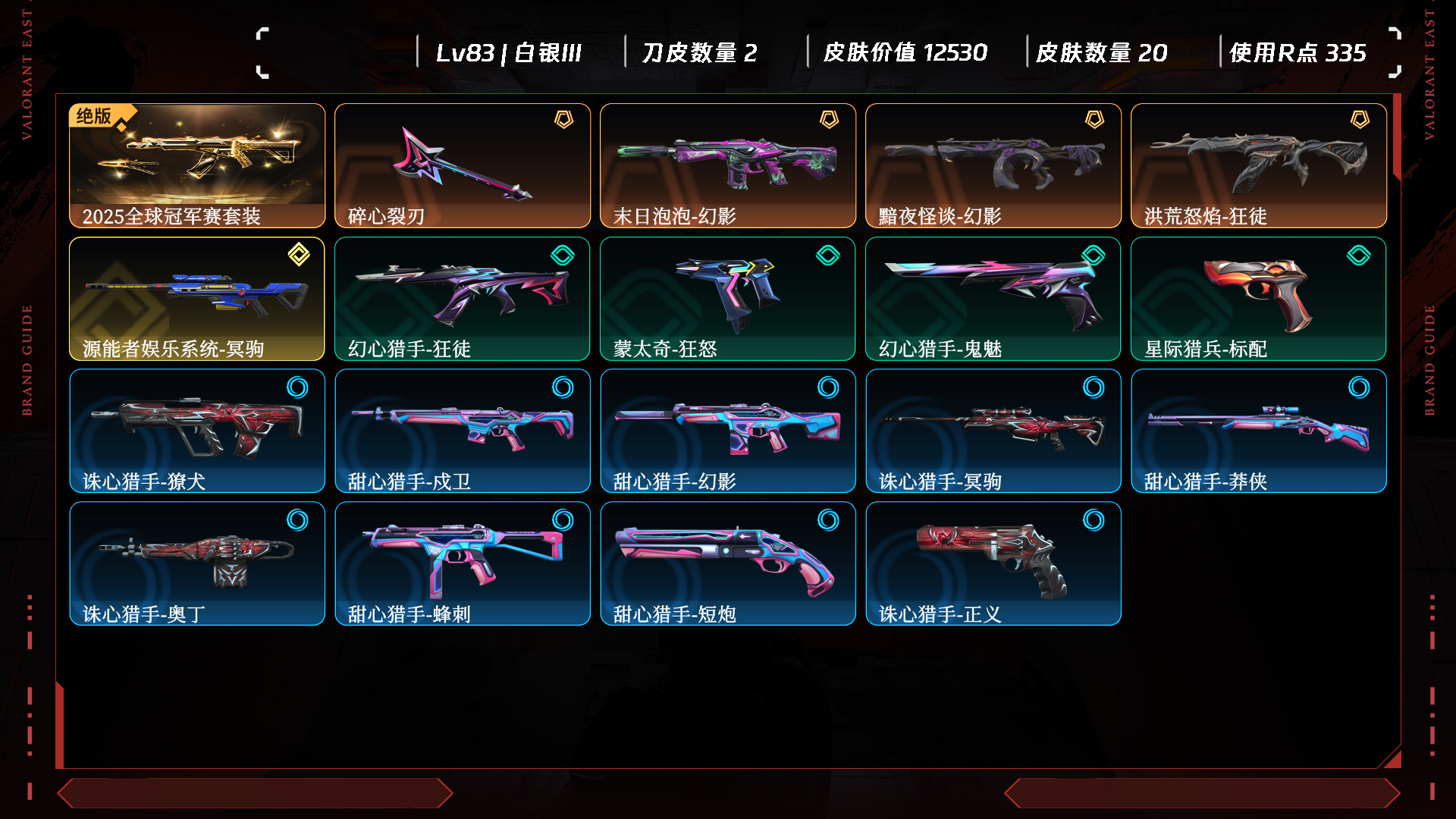This screenshot has height=819, width=1456.
Task: Select the 诛心猎手-奥丁 machine gun skin
Action: 197,563
